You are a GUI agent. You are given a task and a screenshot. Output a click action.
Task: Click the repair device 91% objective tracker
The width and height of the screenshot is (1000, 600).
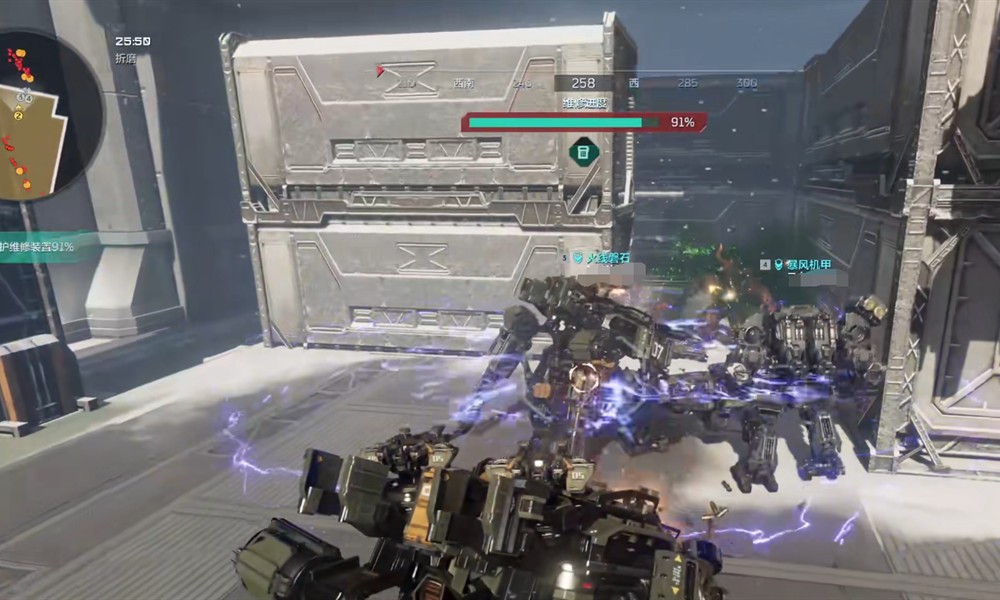(38, 245)
